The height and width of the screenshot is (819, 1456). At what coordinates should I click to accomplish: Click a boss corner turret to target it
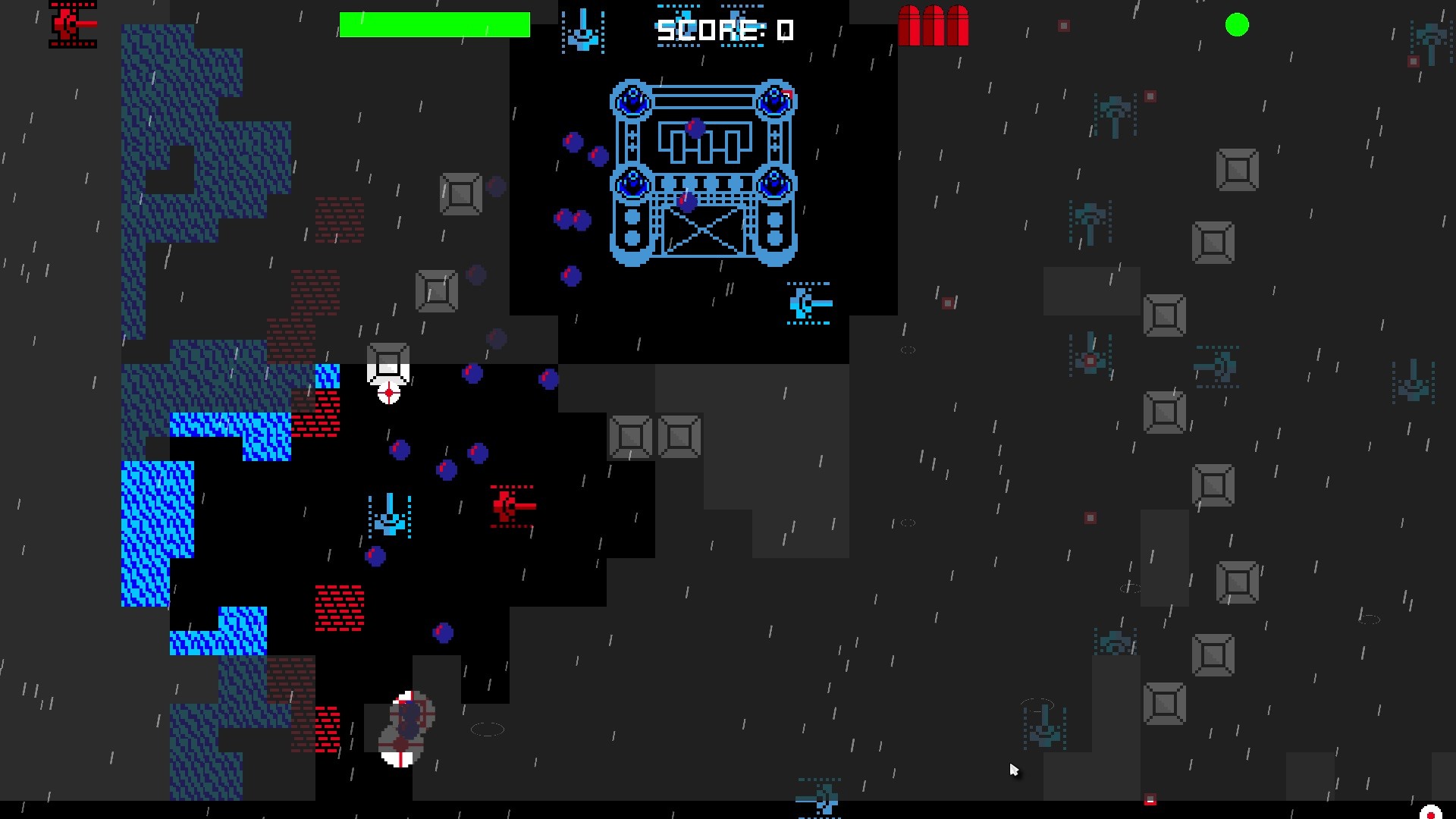[630, 99]
